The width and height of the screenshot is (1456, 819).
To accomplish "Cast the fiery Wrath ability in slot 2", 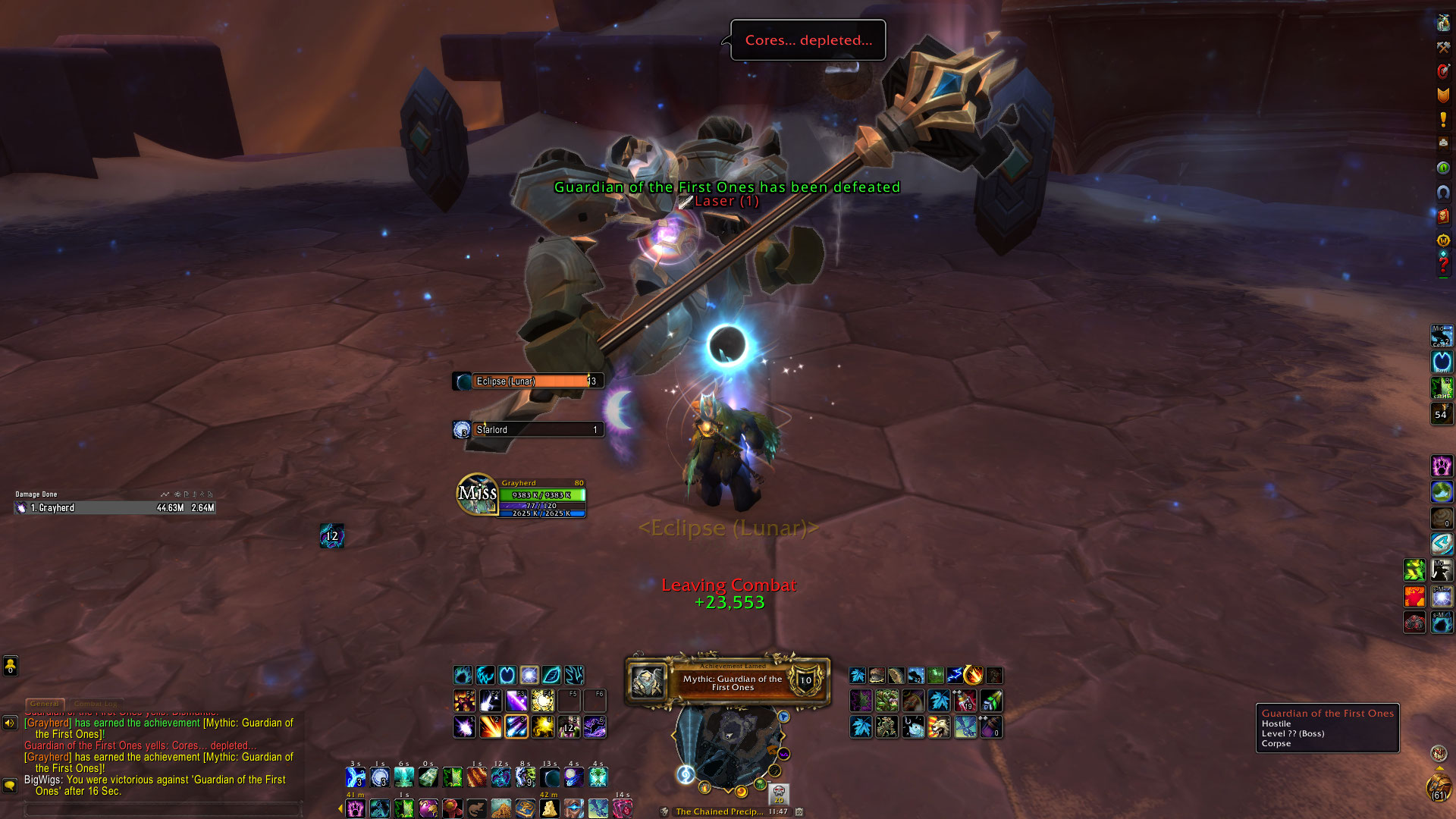I will pos(490,727).
